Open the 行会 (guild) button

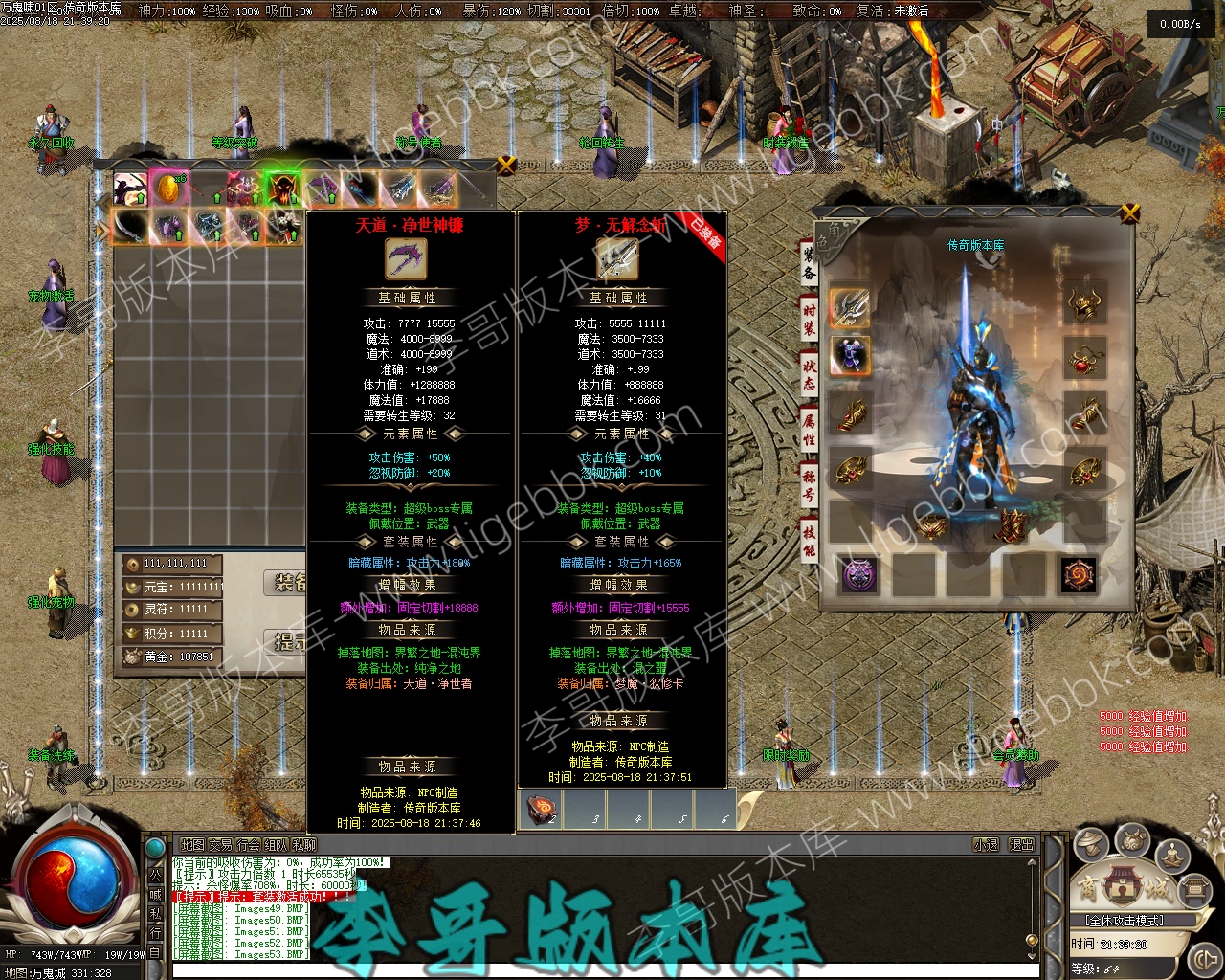point(249,845)
